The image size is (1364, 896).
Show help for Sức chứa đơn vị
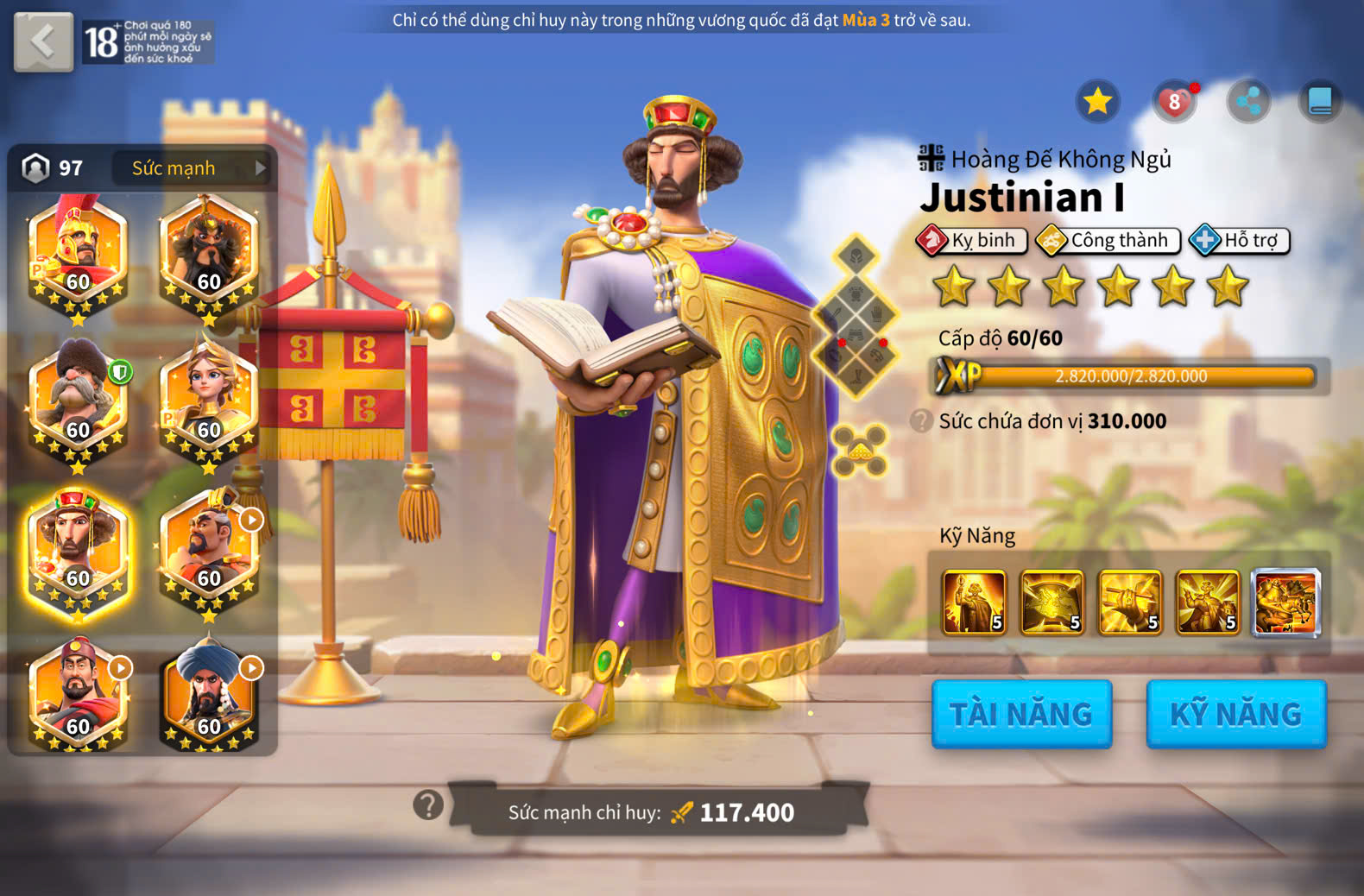pos(922,420)
